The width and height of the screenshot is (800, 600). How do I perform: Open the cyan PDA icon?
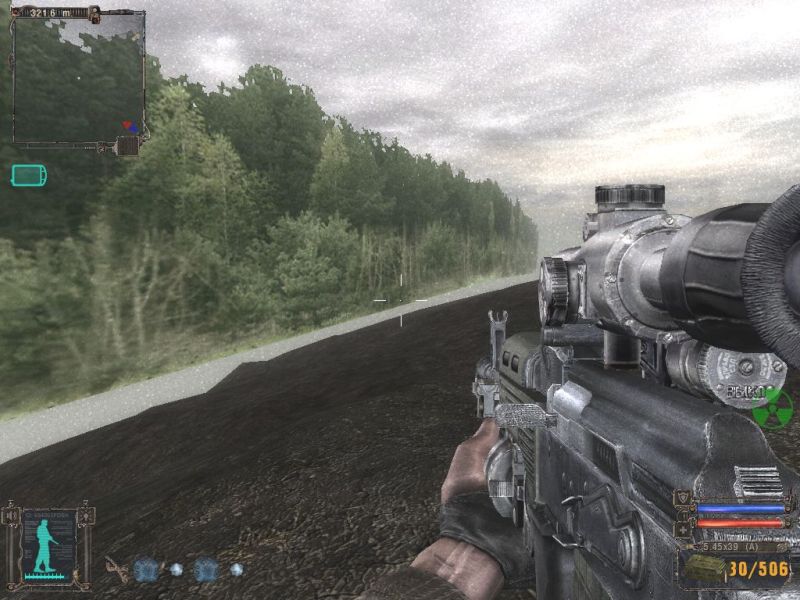pos(28,176)
